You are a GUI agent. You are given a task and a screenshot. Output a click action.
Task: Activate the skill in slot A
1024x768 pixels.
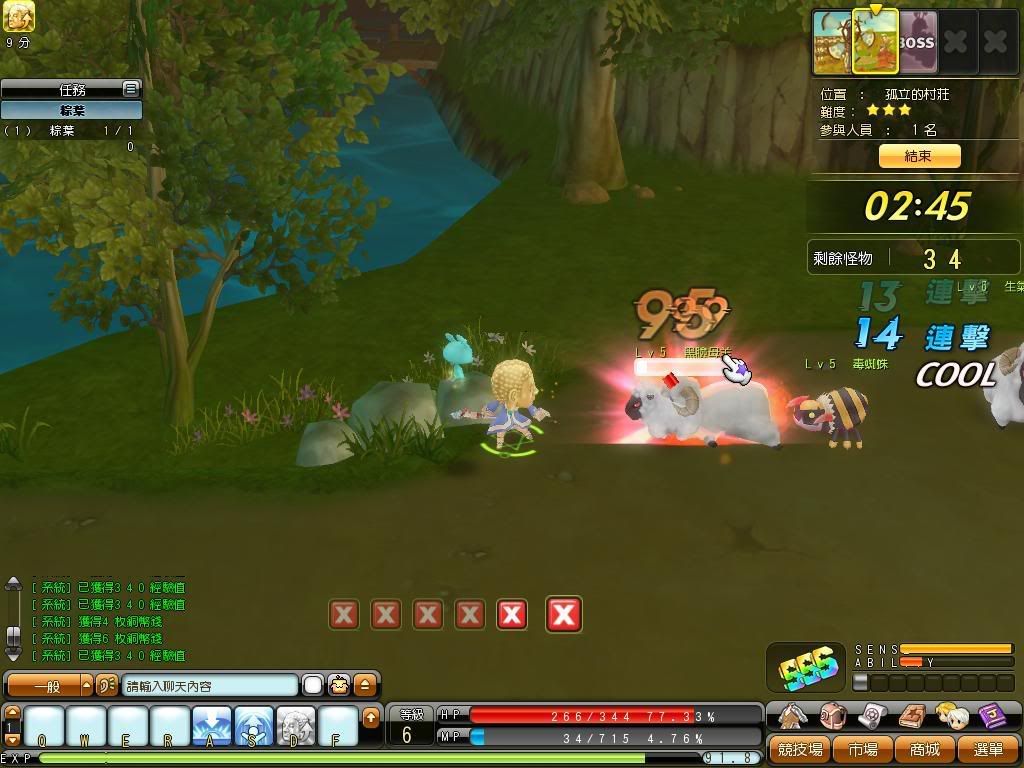[212, 726]
